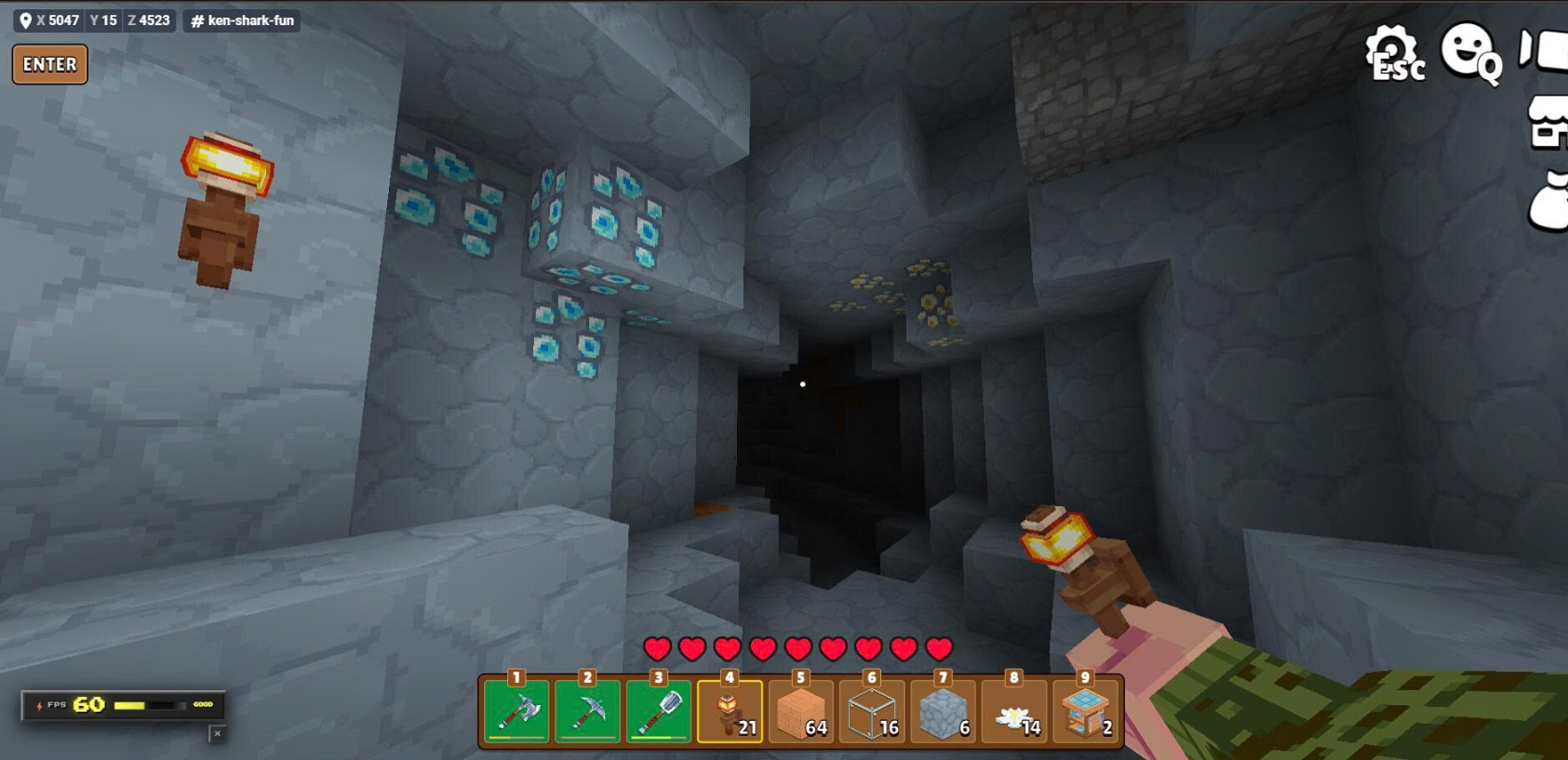Toggle the camera view icon
This screenshot has width=1568, height=760.
[1545, 50]
